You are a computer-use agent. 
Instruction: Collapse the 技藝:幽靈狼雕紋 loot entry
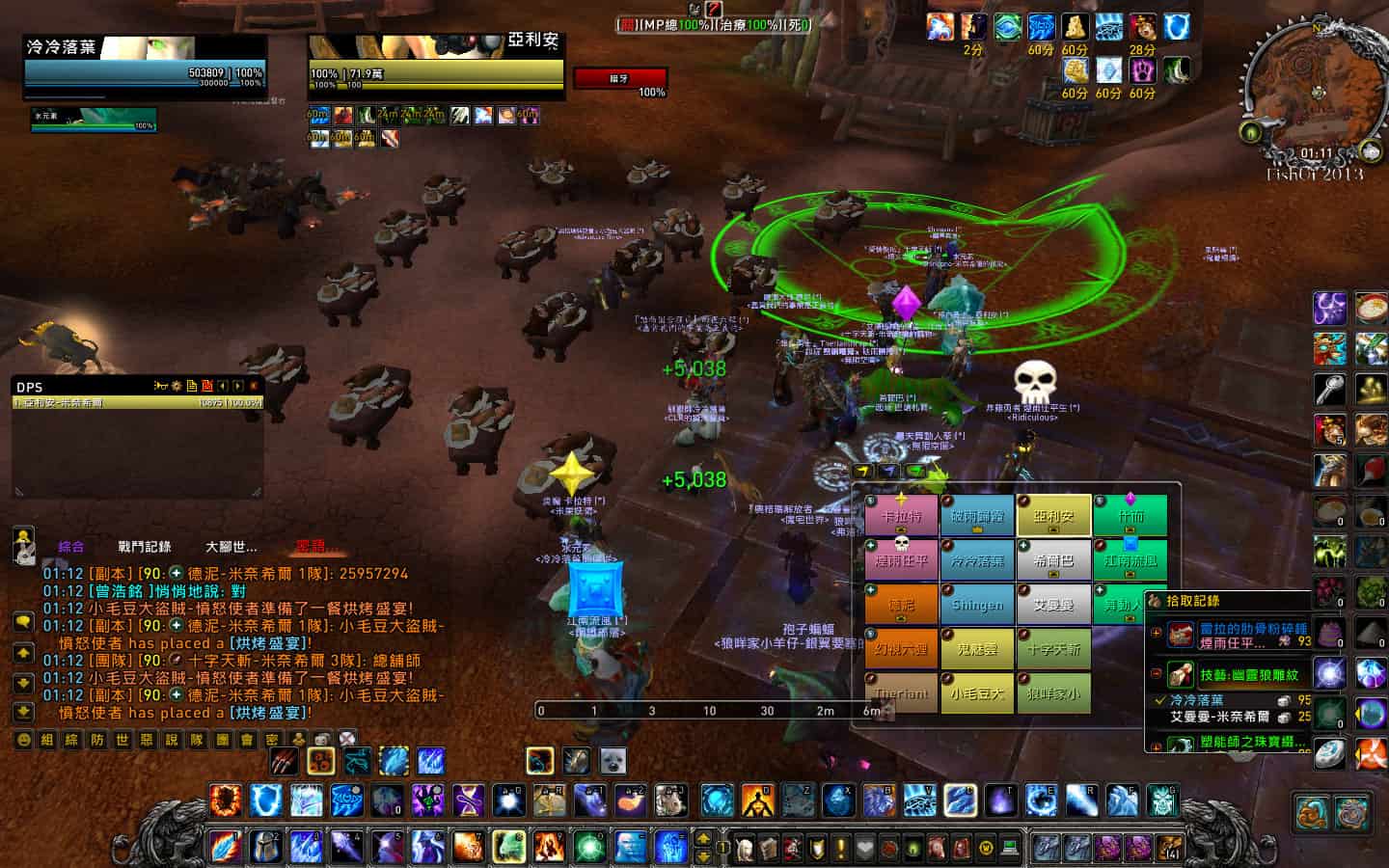pyautogui.click(x=1156, y=674)
